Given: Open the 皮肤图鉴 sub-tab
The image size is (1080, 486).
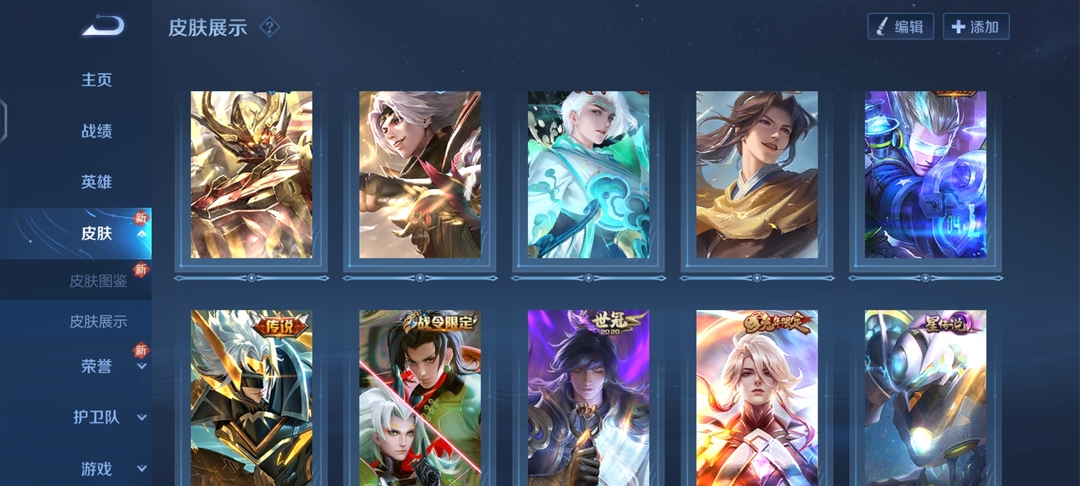Looking at the screenshot, I should pyautogui.click(x=98, y=280).
